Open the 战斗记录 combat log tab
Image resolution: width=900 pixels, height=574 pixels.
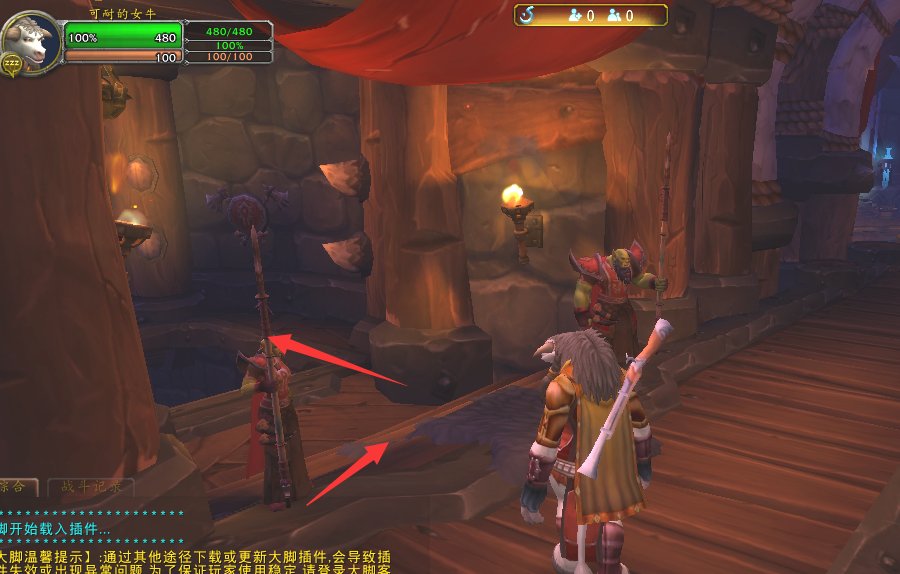tap(90, 487)
